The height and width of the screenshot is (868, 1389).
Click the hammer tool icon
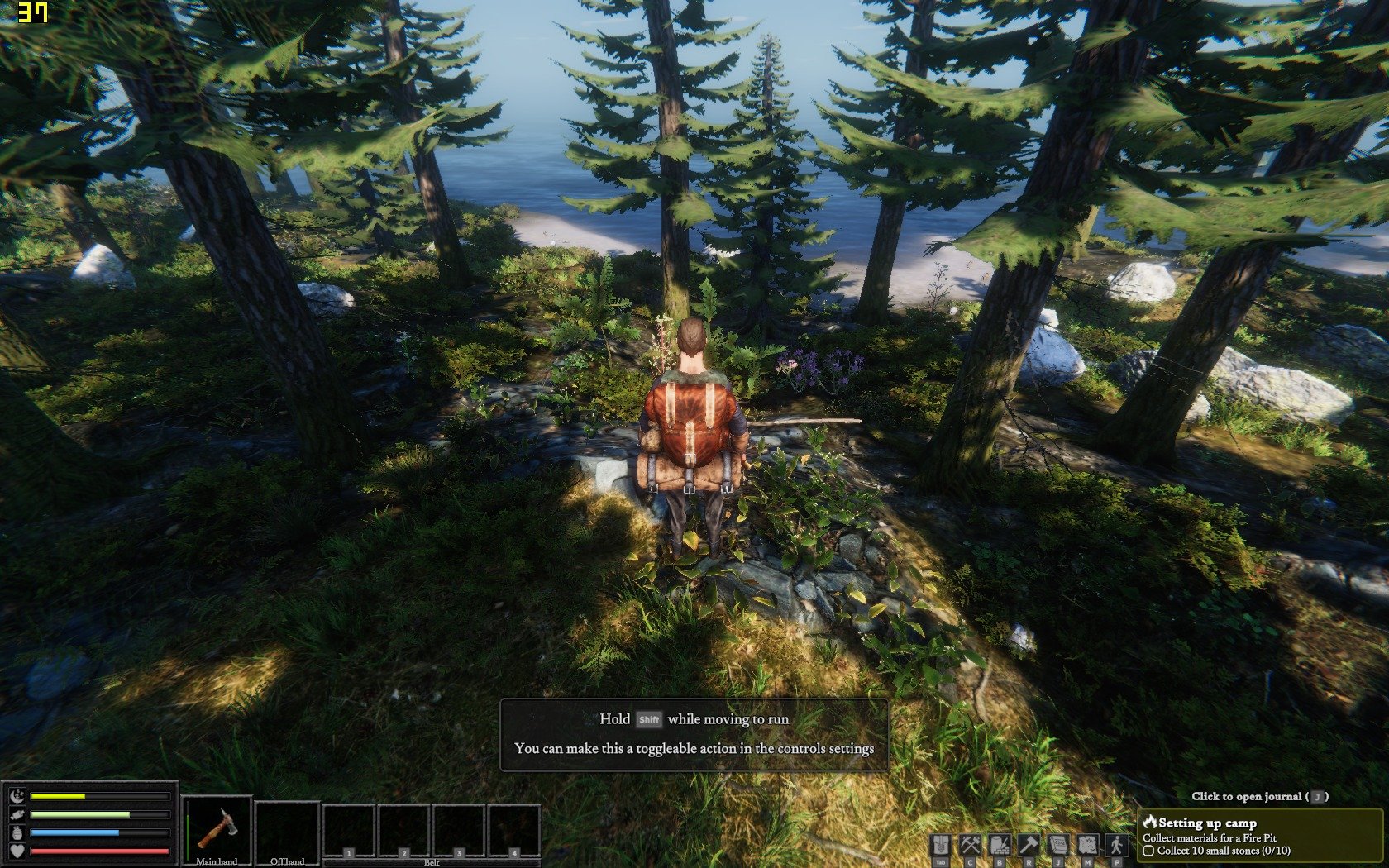click(1029, 846)
